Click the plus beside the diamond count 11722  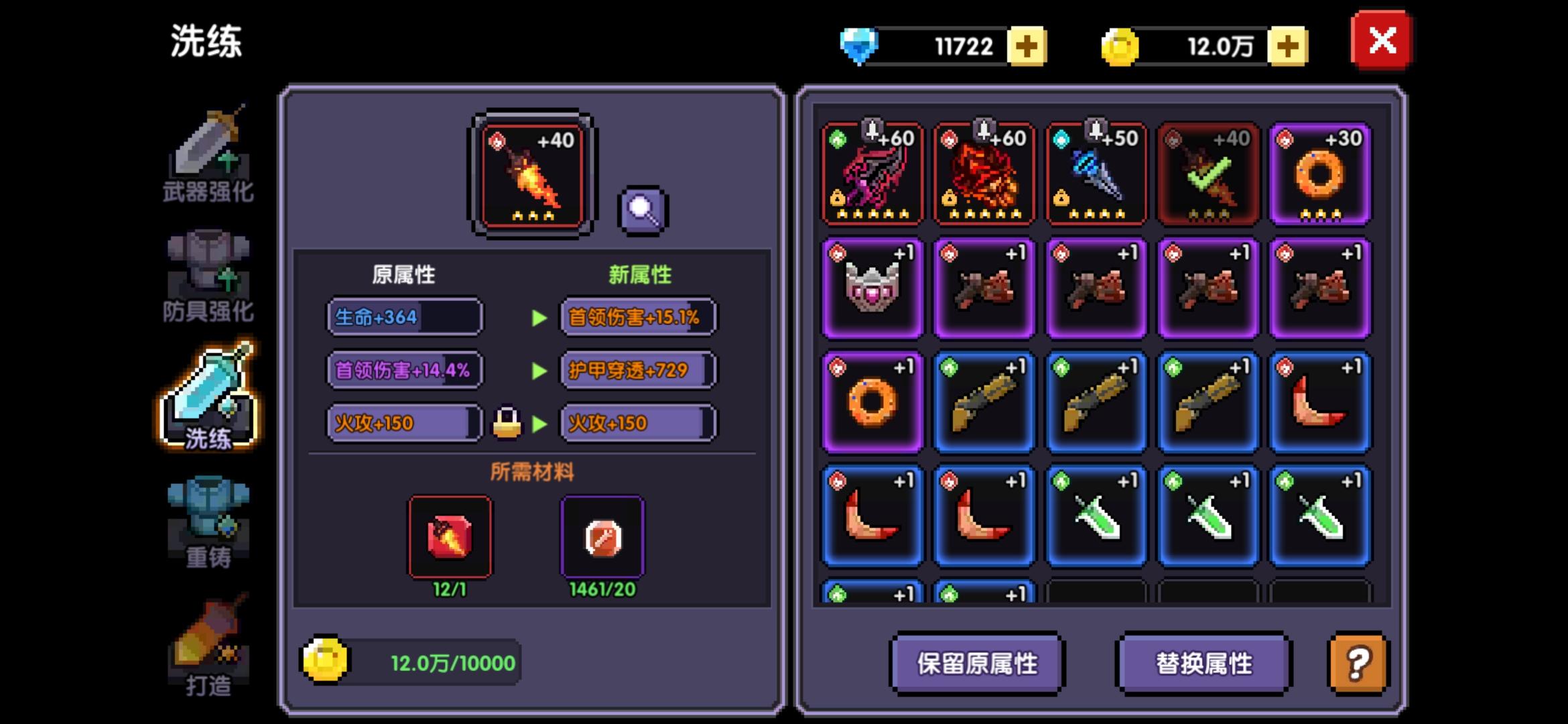click(x=1027, y=46)
